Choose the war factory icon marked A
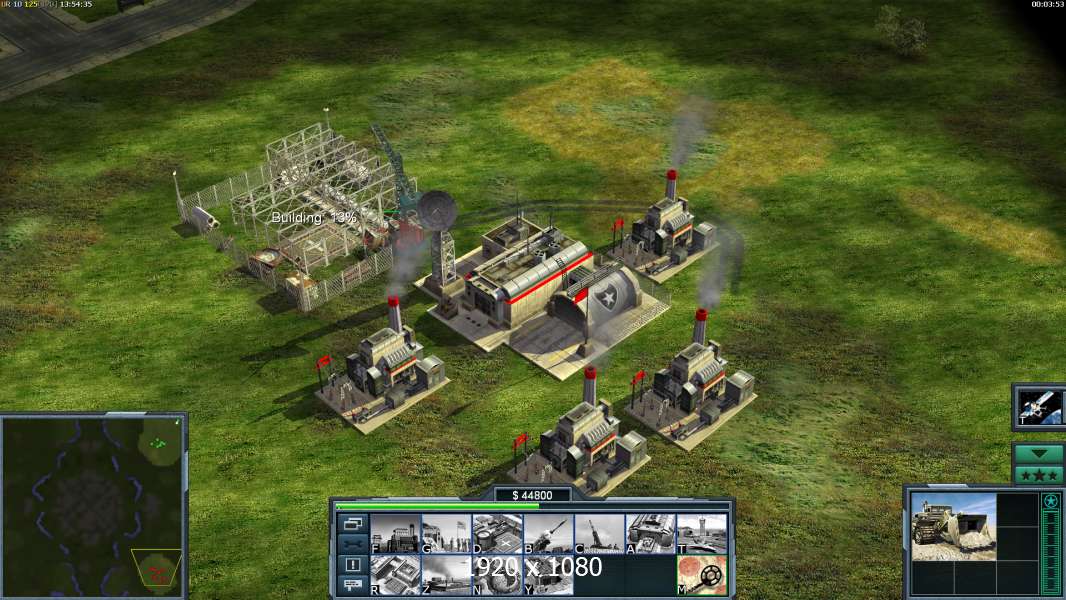The image size is (1066, 600). click(x=650, y=534)
